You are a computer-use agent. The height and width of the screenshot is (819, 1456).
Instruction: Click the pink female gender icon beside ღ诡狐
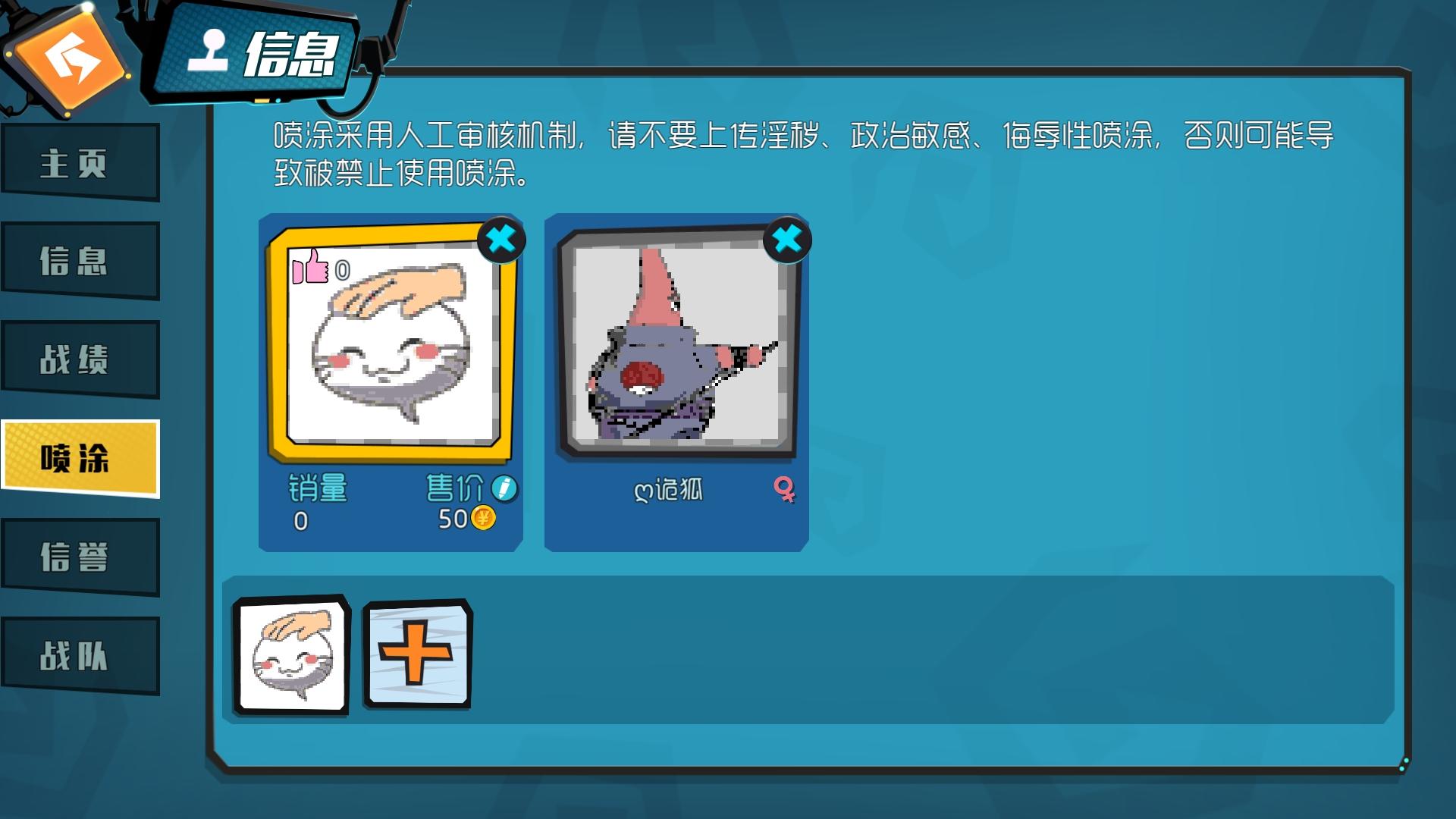coord(786,489)
